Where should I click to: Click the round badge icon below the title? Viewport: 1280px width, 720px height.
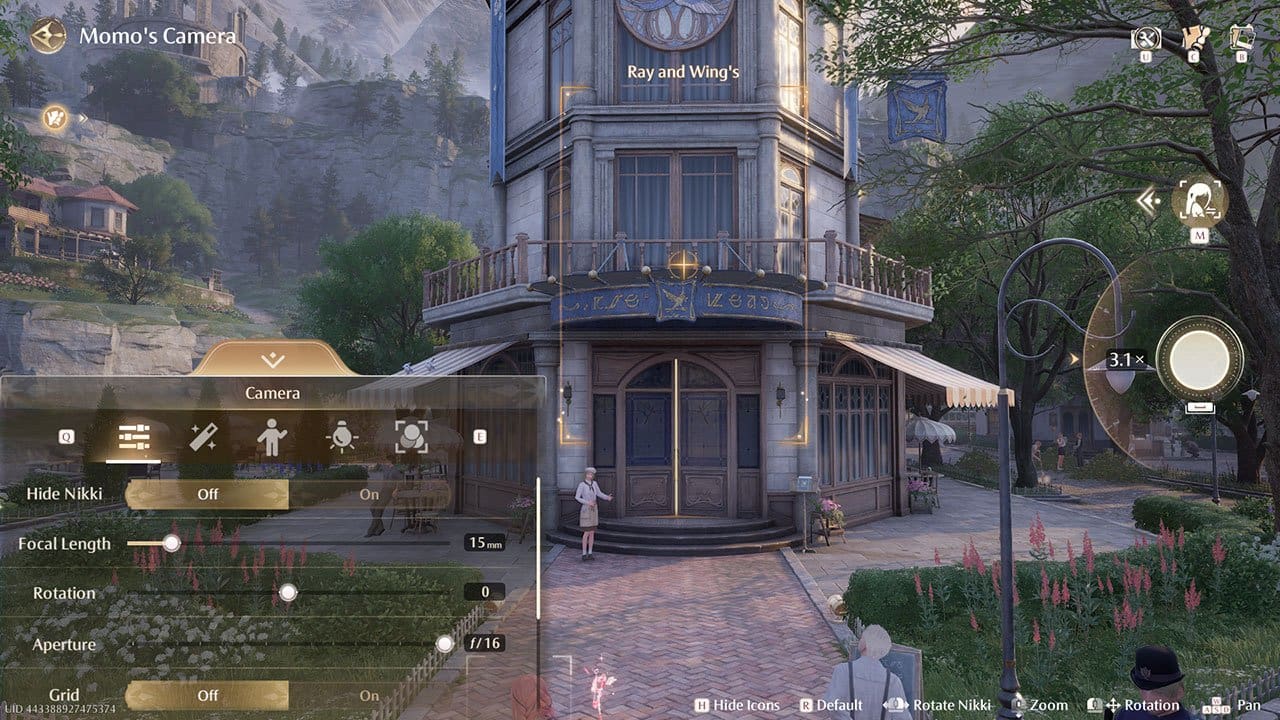(x=56, y=117)
